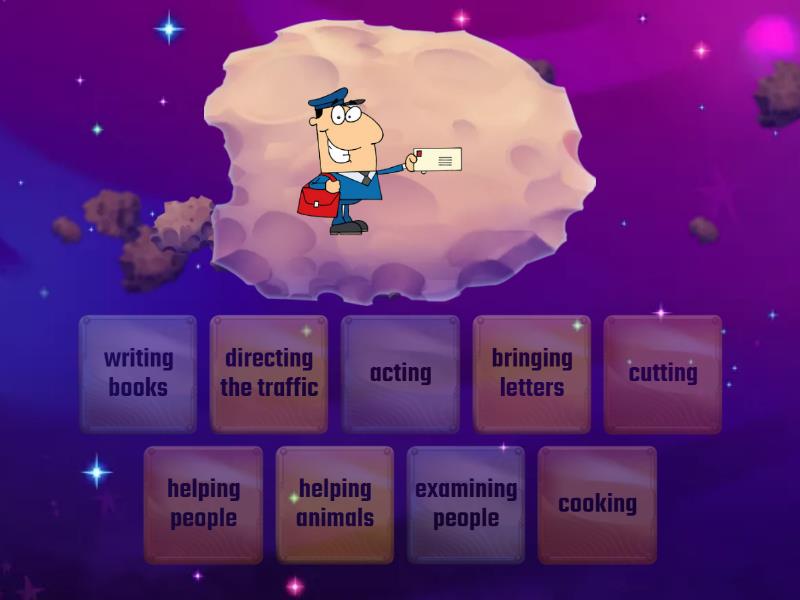
Task: Choose the 'cooking' answer tile
Action: pos(597,504)
